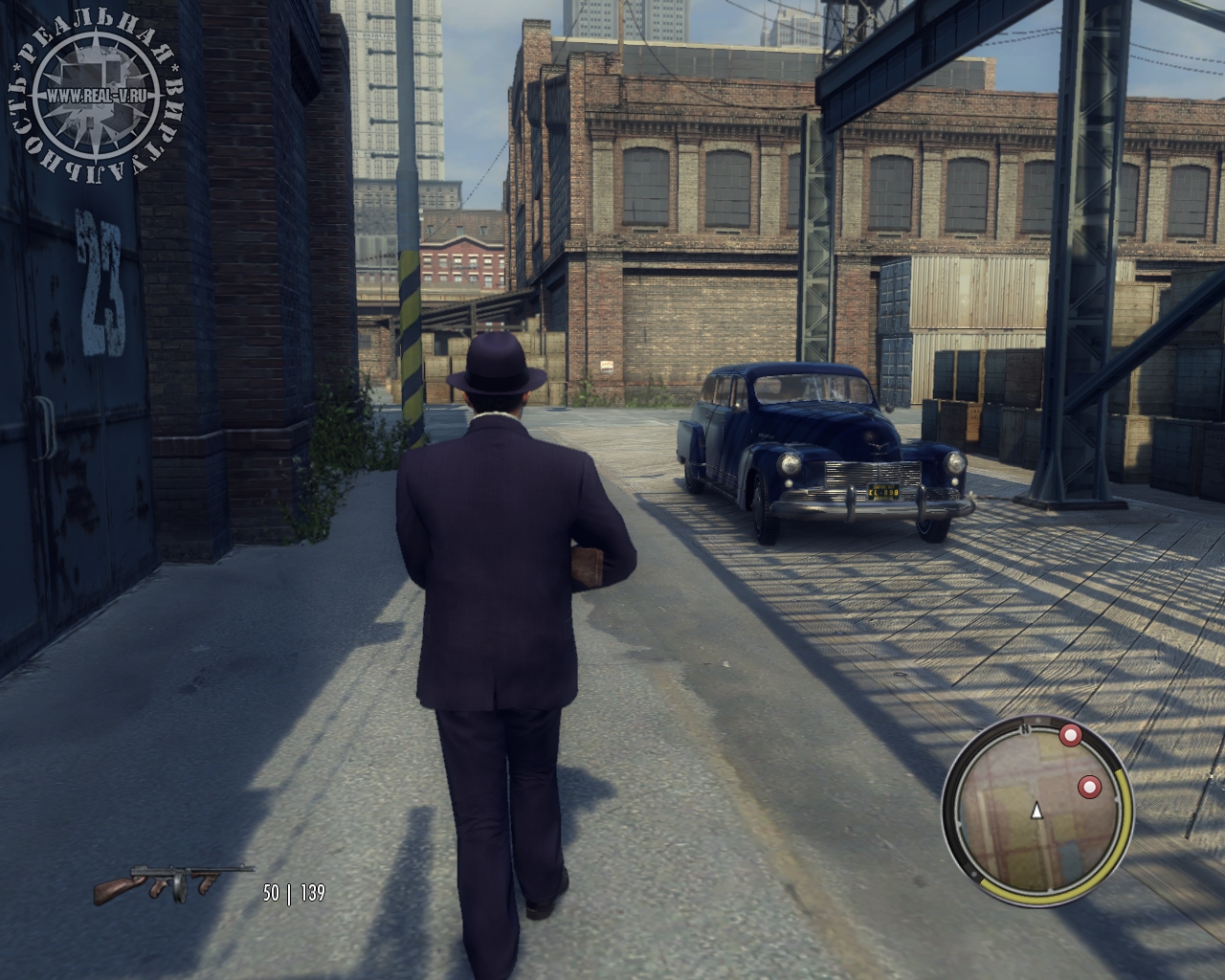Click the circular minimap

pyautogui.click(x=1036, y=821)
